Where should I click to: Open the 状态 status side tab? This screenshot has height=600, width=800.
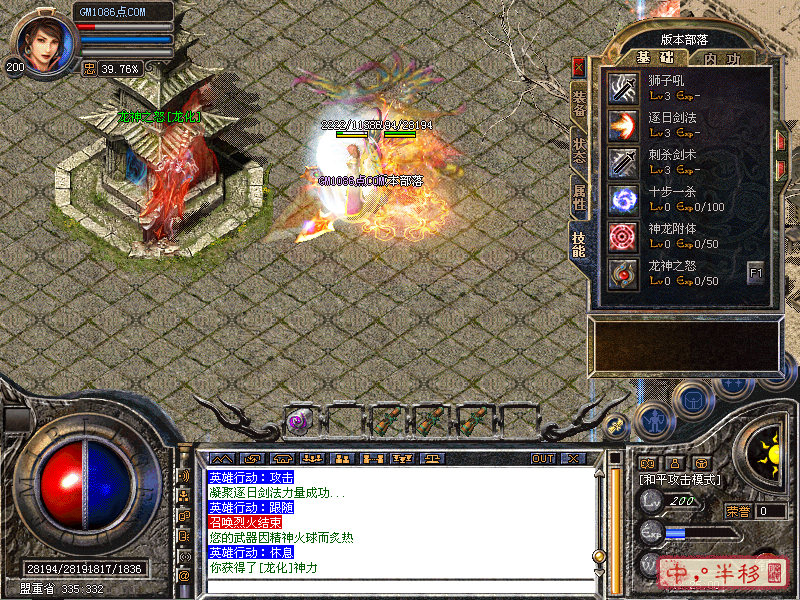(579, 150)
